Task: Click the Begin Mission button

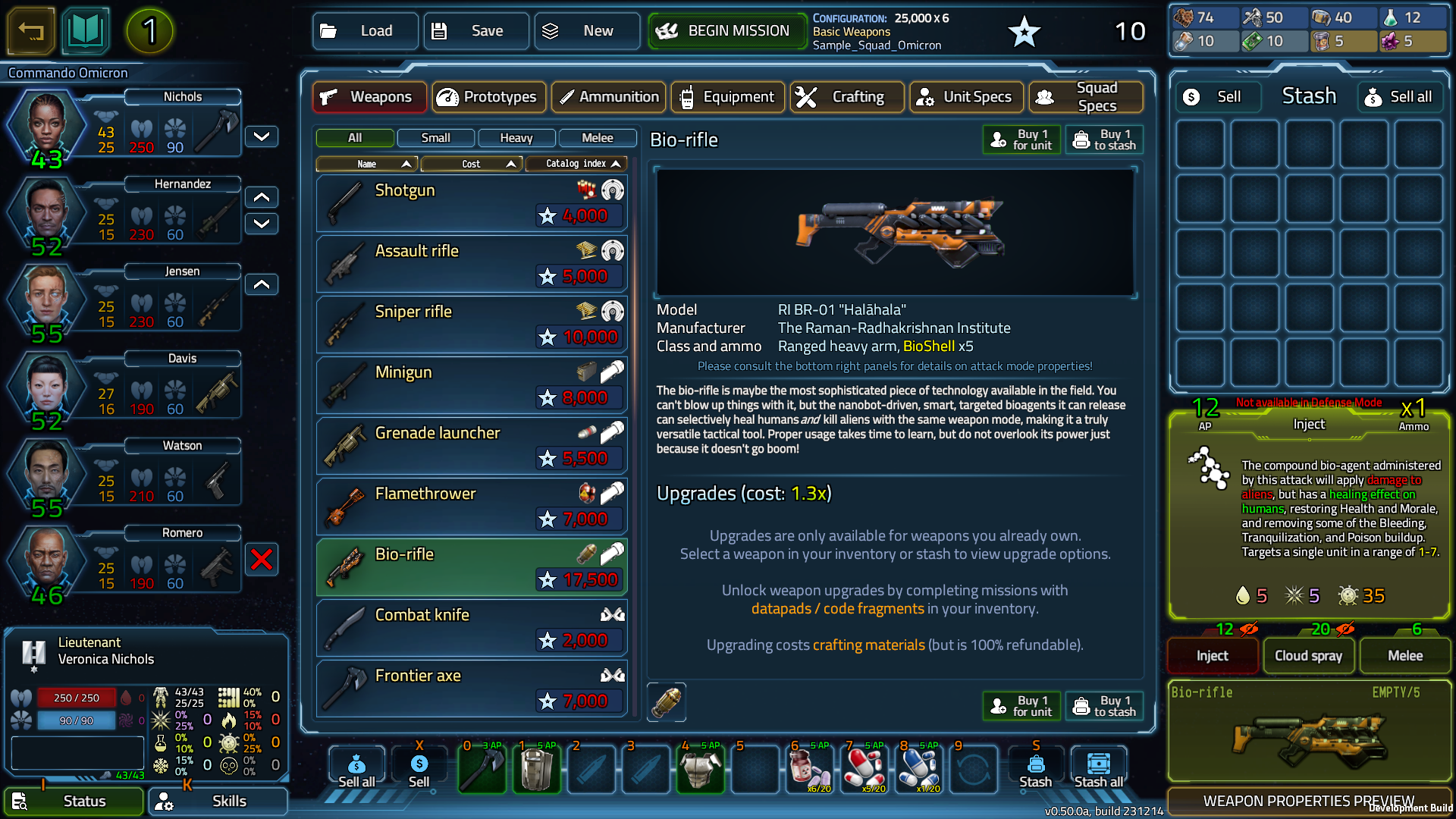Action: 726,31
